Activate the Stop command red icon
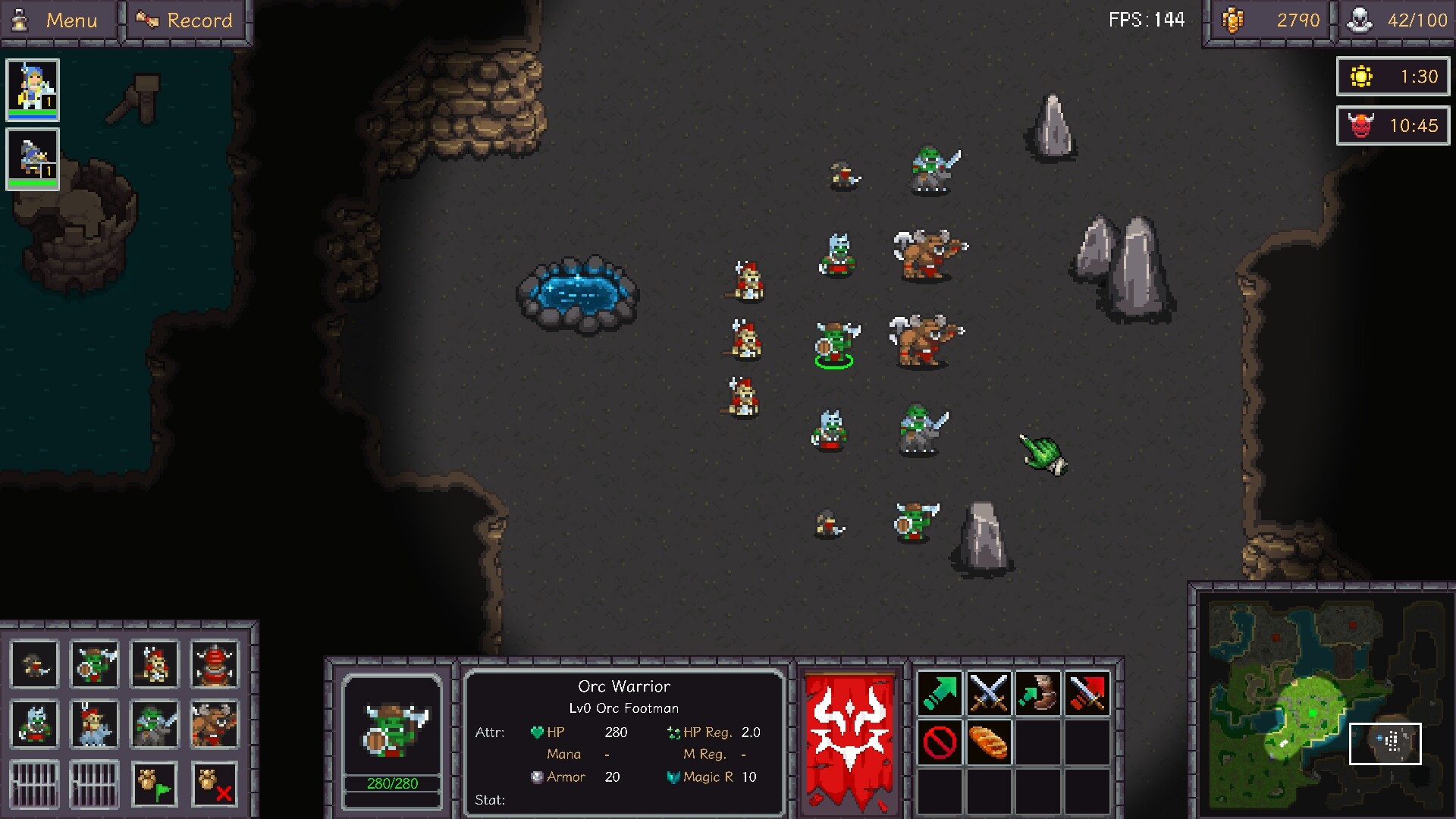This screenshot has width=1456, height=819. pos(940,742)
